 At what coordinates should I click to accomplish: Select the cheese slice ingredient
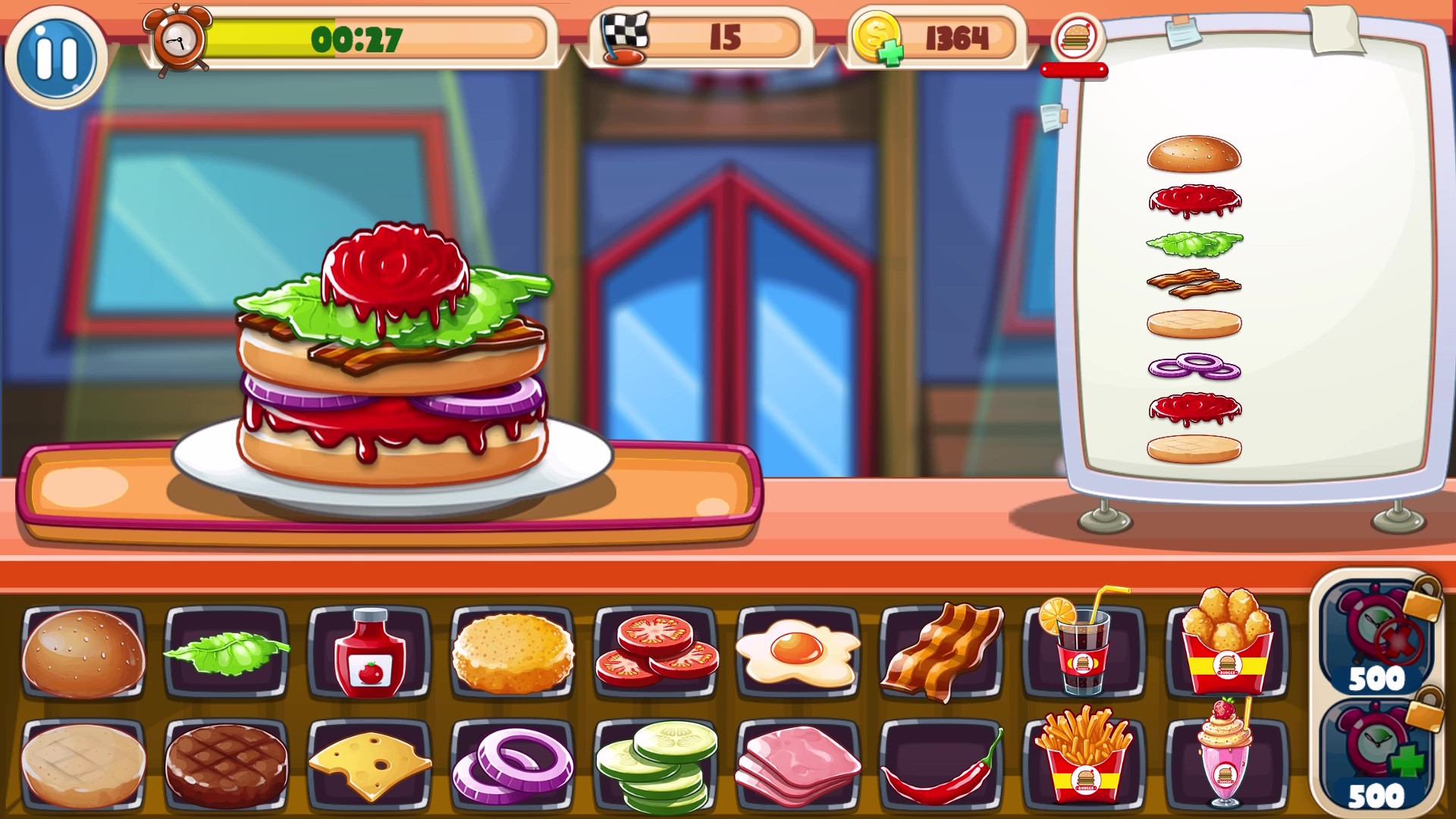tap(369, 764)
